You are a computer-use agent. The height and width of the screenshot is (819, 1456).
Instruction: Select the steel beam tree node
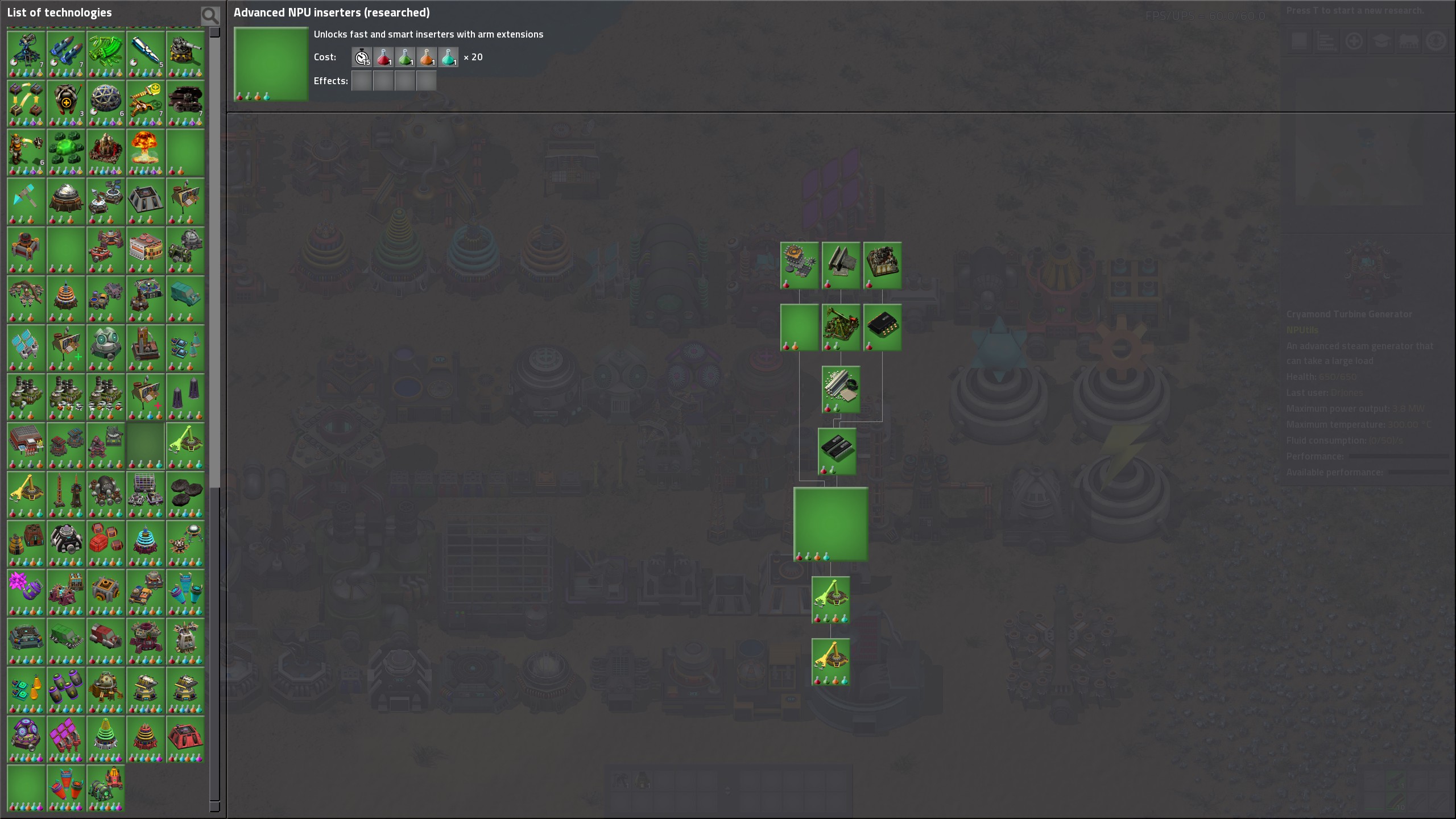point(841,265)
